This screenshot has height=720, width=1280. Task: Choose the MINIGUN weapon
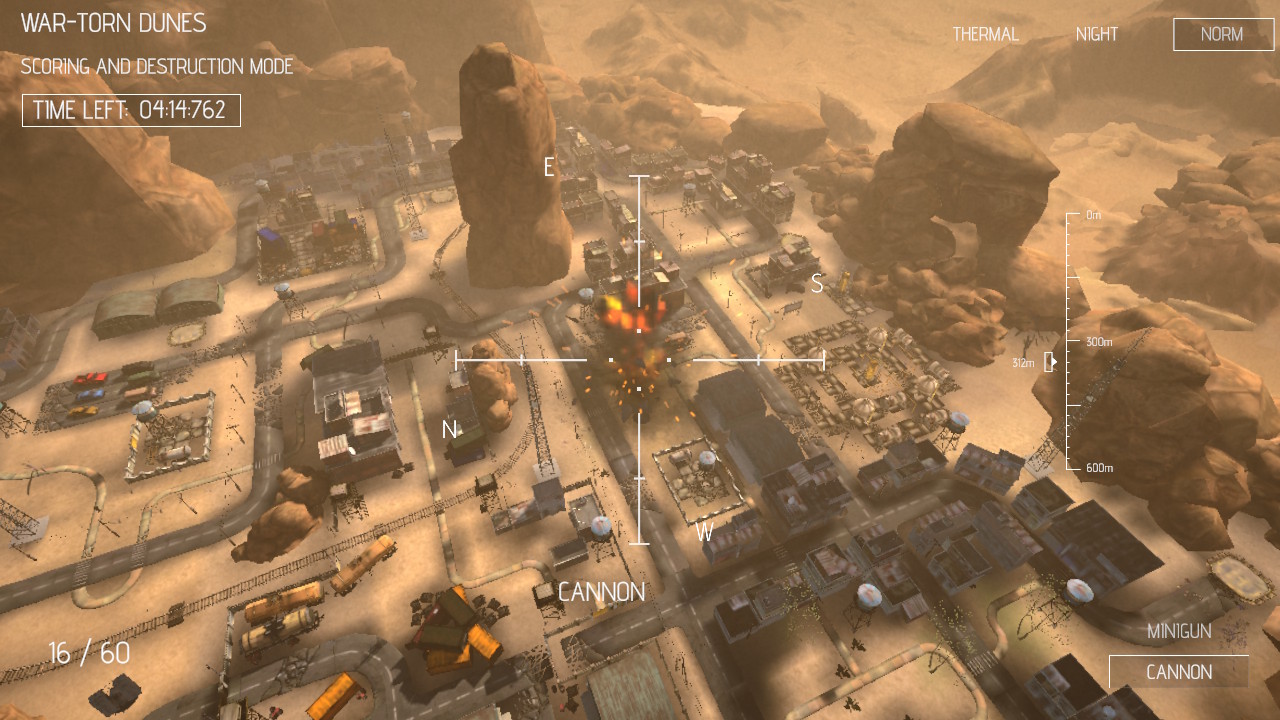[1179, 631]
